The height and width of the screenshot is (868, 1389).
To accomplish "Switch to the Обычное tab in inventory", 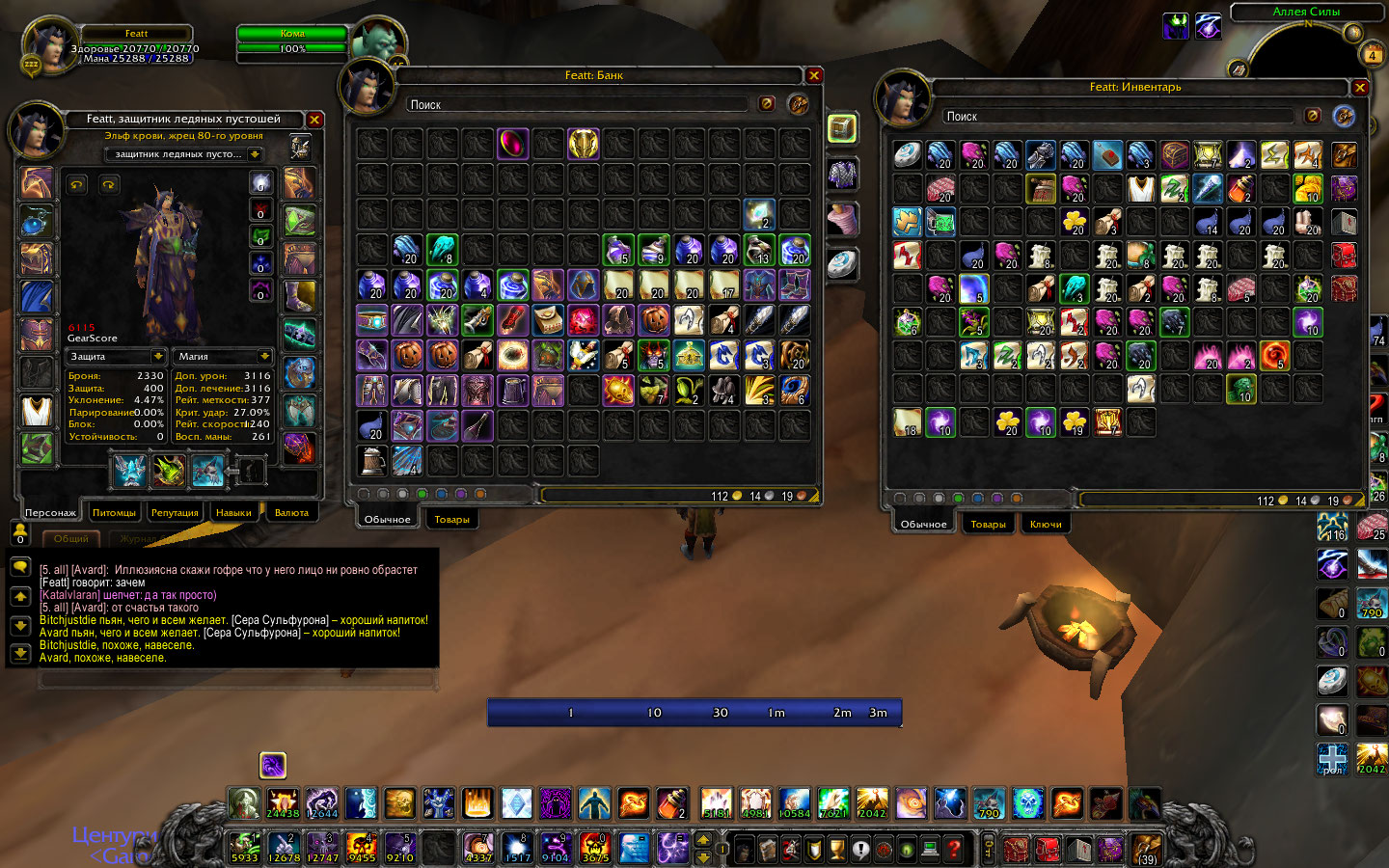I will [x=923, y=525].
